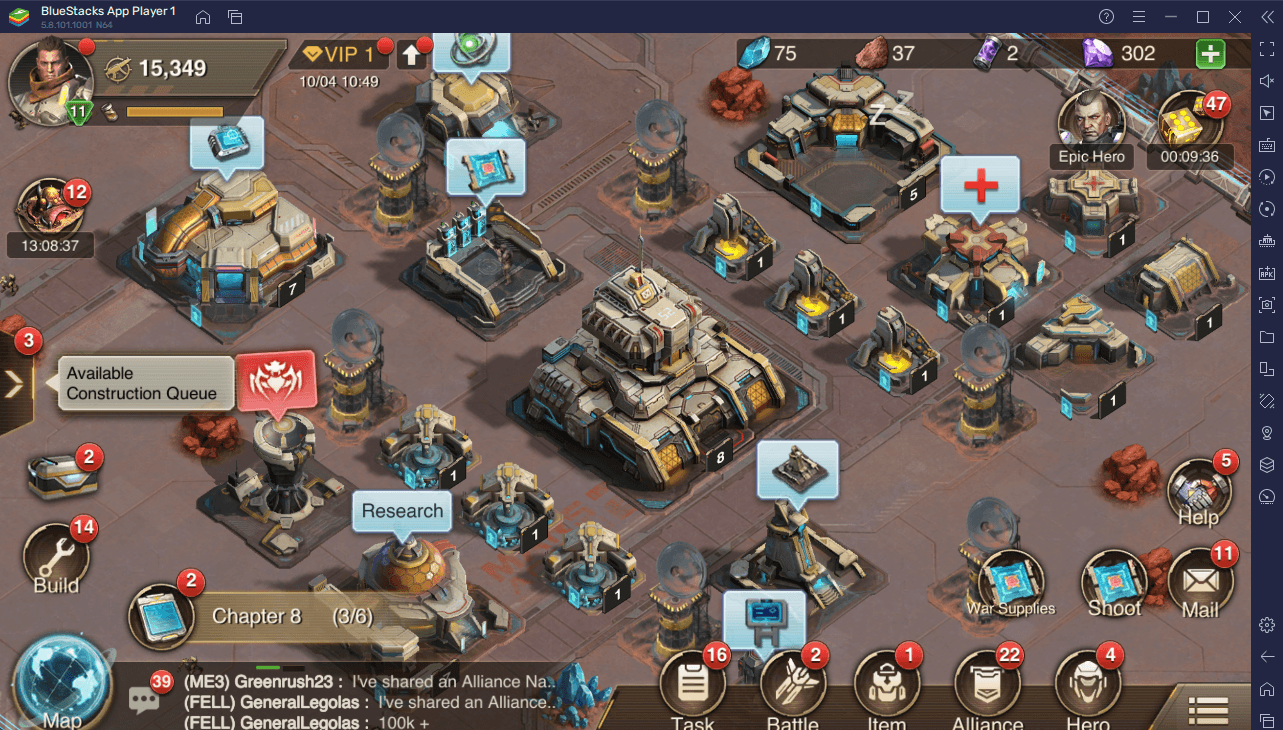This screenshot has height=730, width=1283.
Task: Open the Hero menu
Action: pyautogui.click(x=1087, y=688)
